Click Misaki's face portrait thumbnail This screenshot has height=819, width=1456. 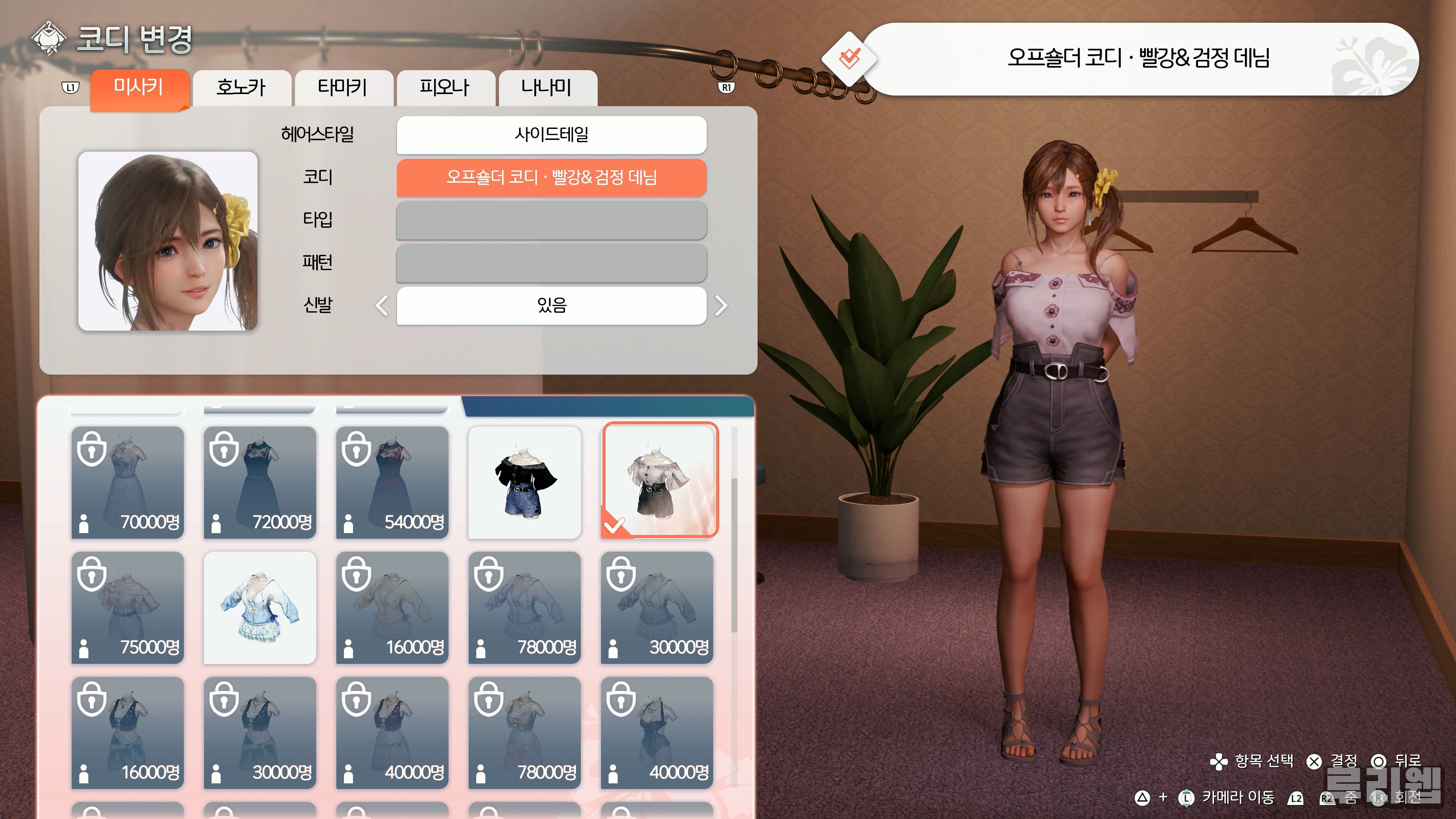pos(168,241)
